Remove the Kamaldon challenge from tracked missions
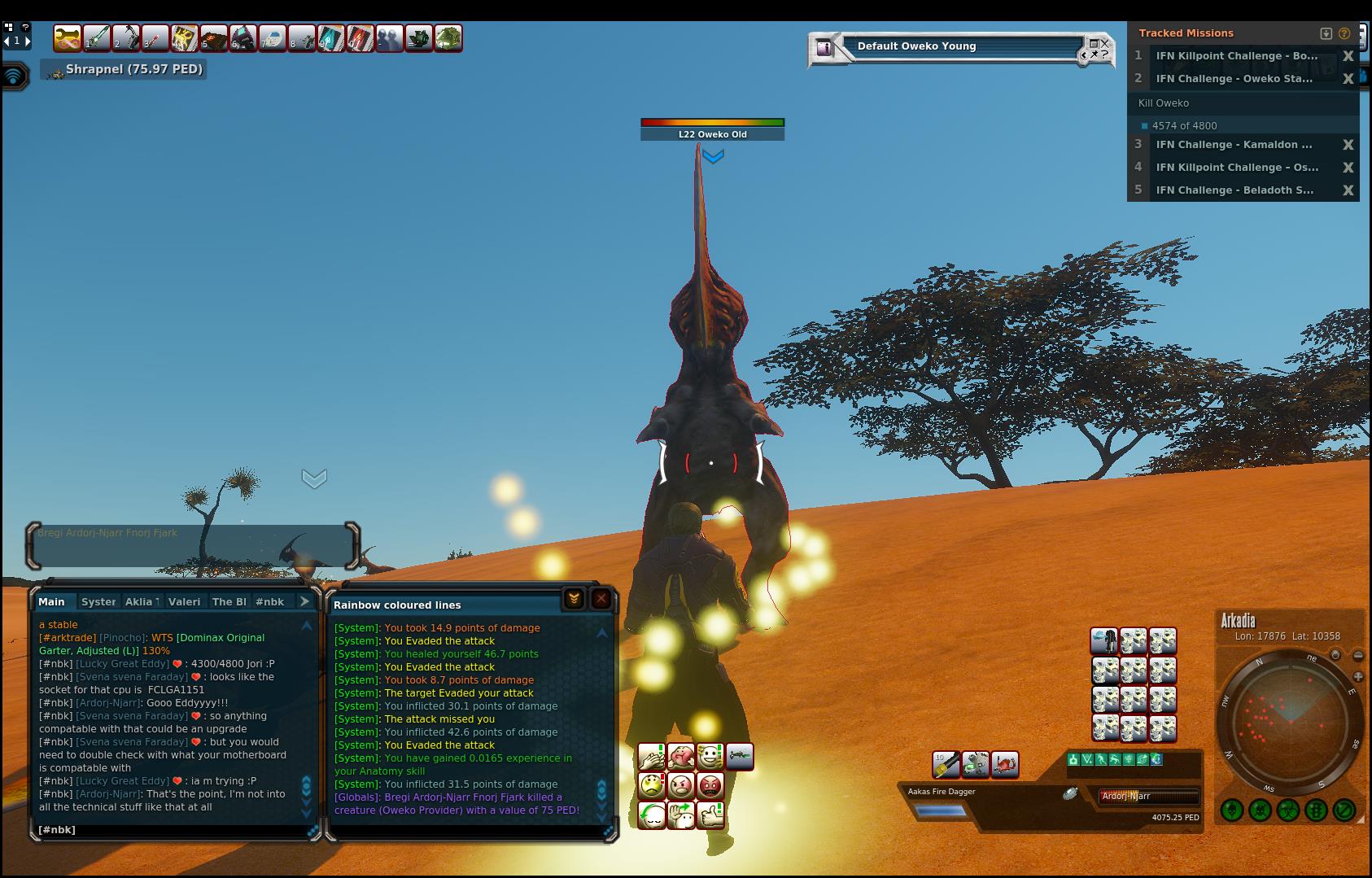The image size is (1372, 878). pyautogui.click(x=1348, y=145)
